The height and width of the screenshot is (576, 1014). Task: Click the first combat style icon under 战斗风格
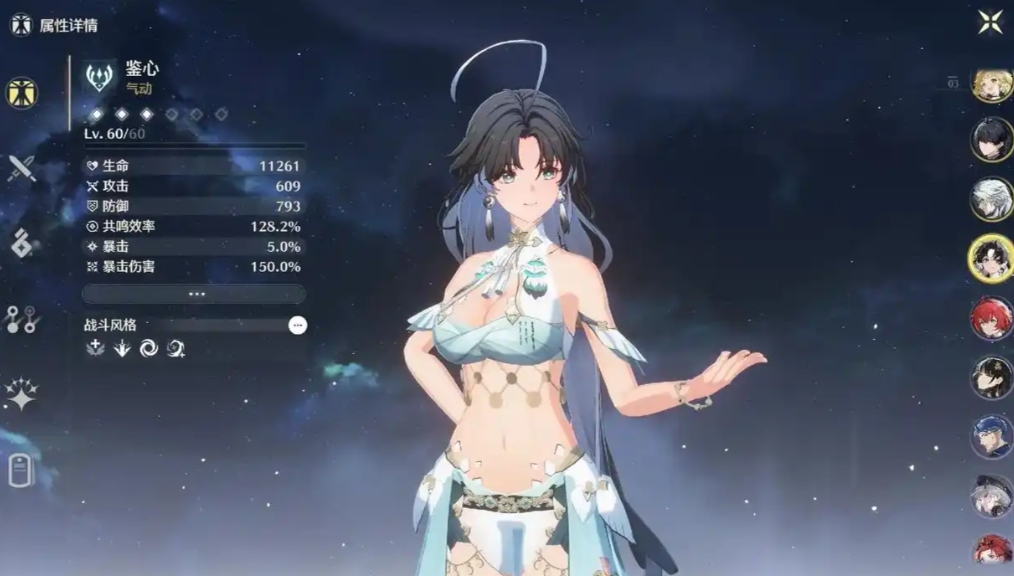coord(97,348)
